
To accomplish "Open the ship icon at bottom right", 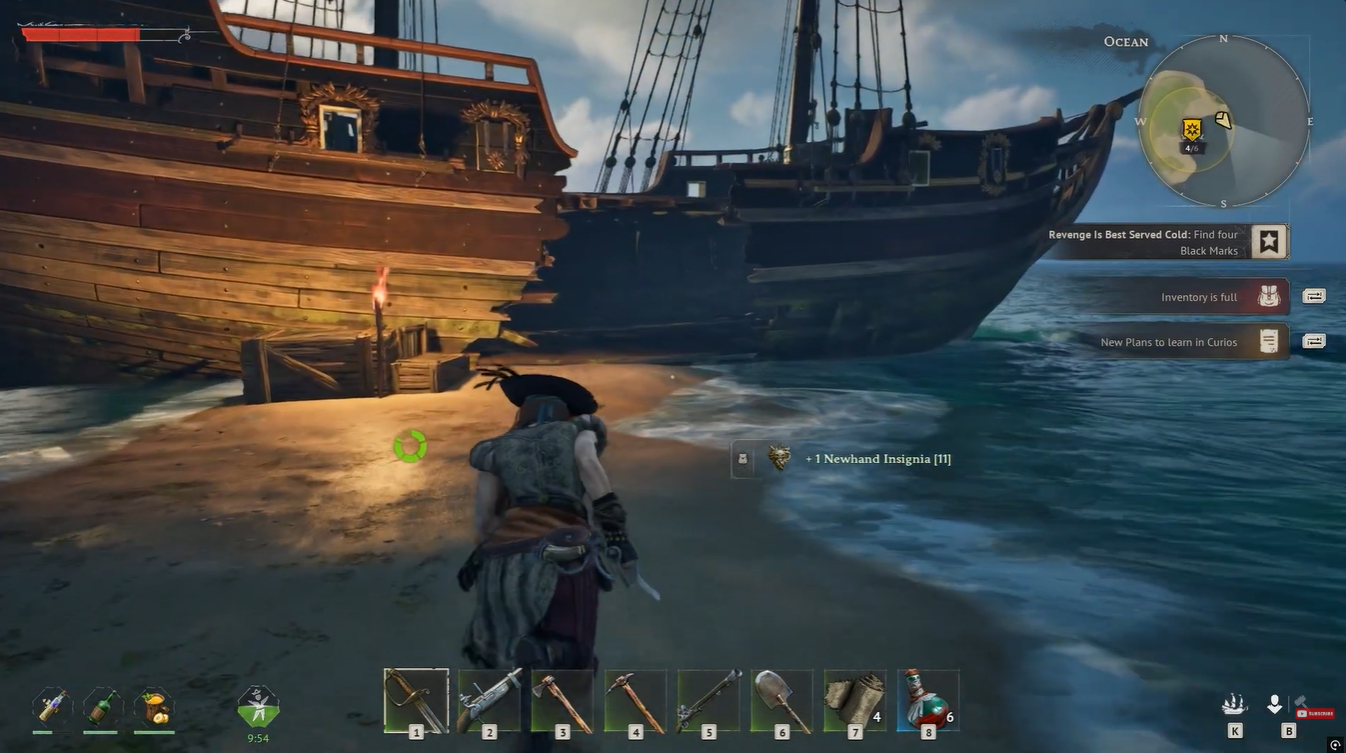I will point(1234,705).
